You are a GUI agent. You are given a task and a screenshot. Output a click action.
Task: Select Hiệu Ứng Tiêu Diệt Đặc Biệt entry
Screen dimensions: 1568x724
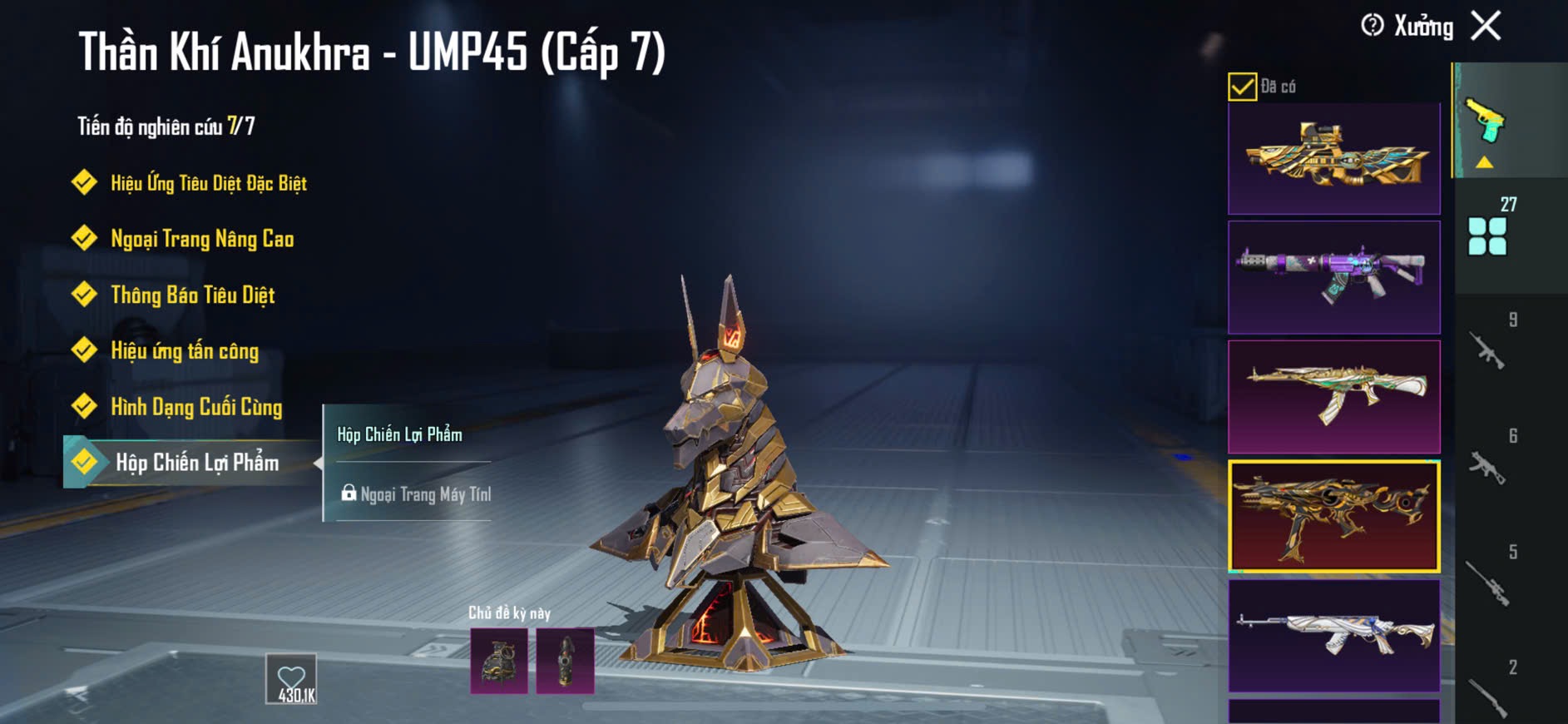[208, 183]
